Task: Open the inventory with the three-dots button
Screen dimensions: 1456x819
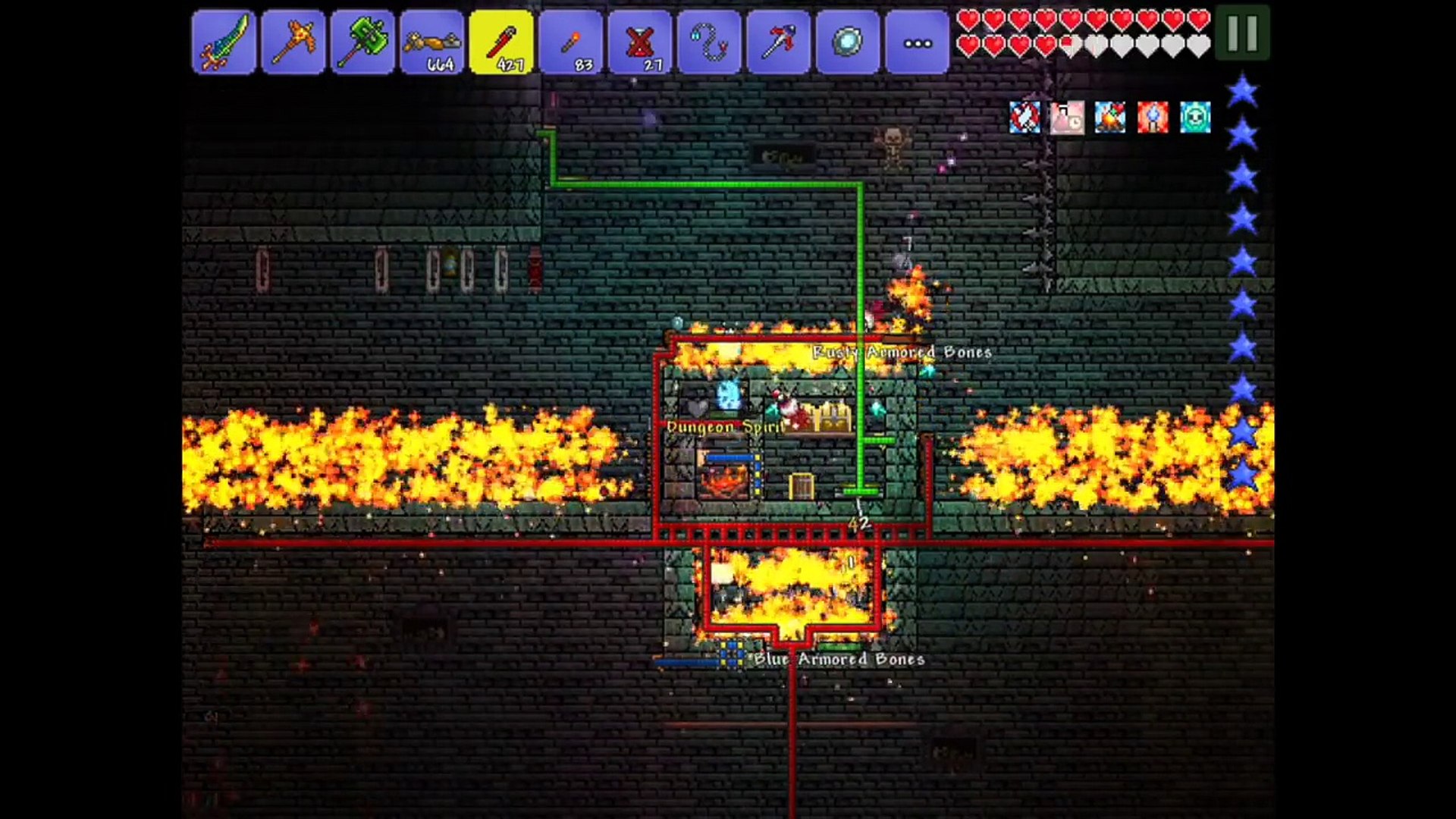Action: (918, 42)
